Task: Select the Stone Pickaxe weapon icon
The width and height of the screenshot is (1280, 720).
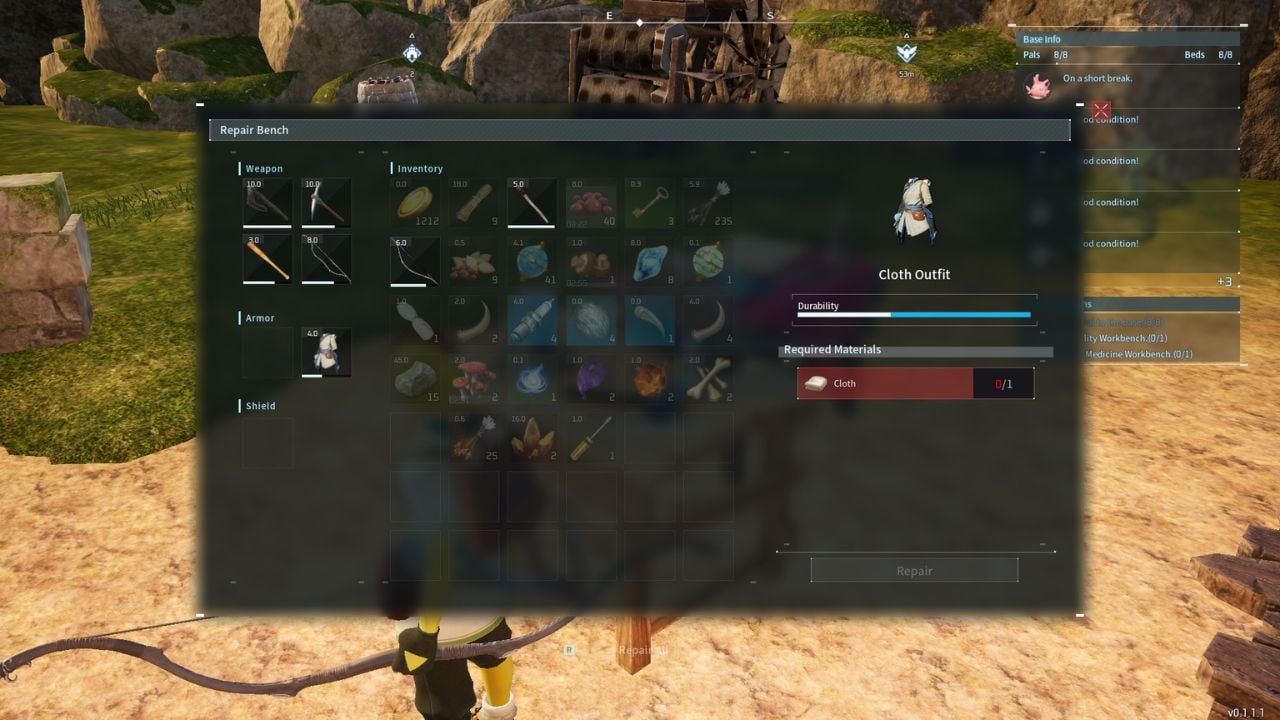Action: [326, 203]
